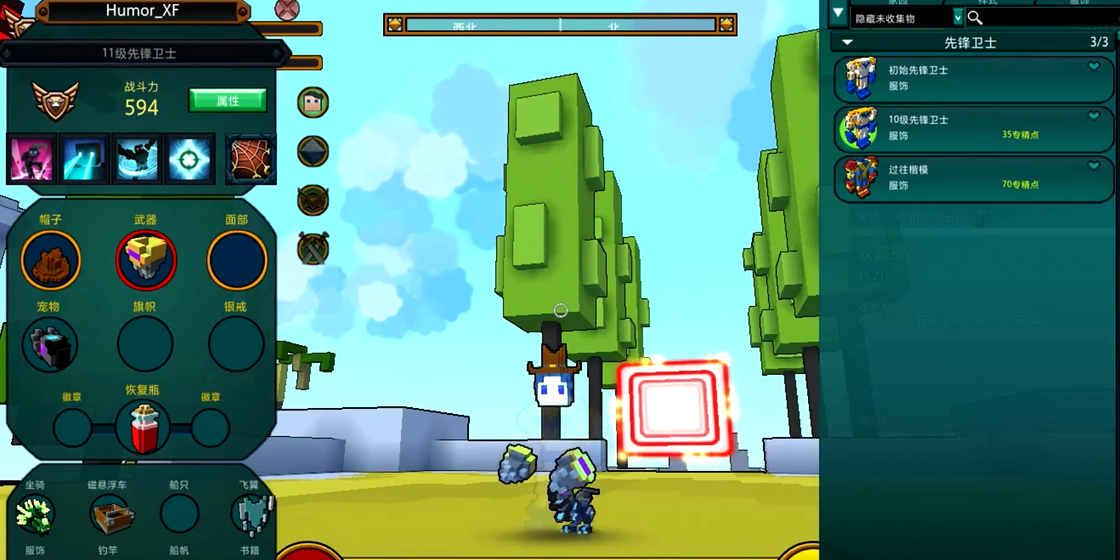Open the green 属性 attributes button
Screen dimensions: 1120x560
point(227,100)
